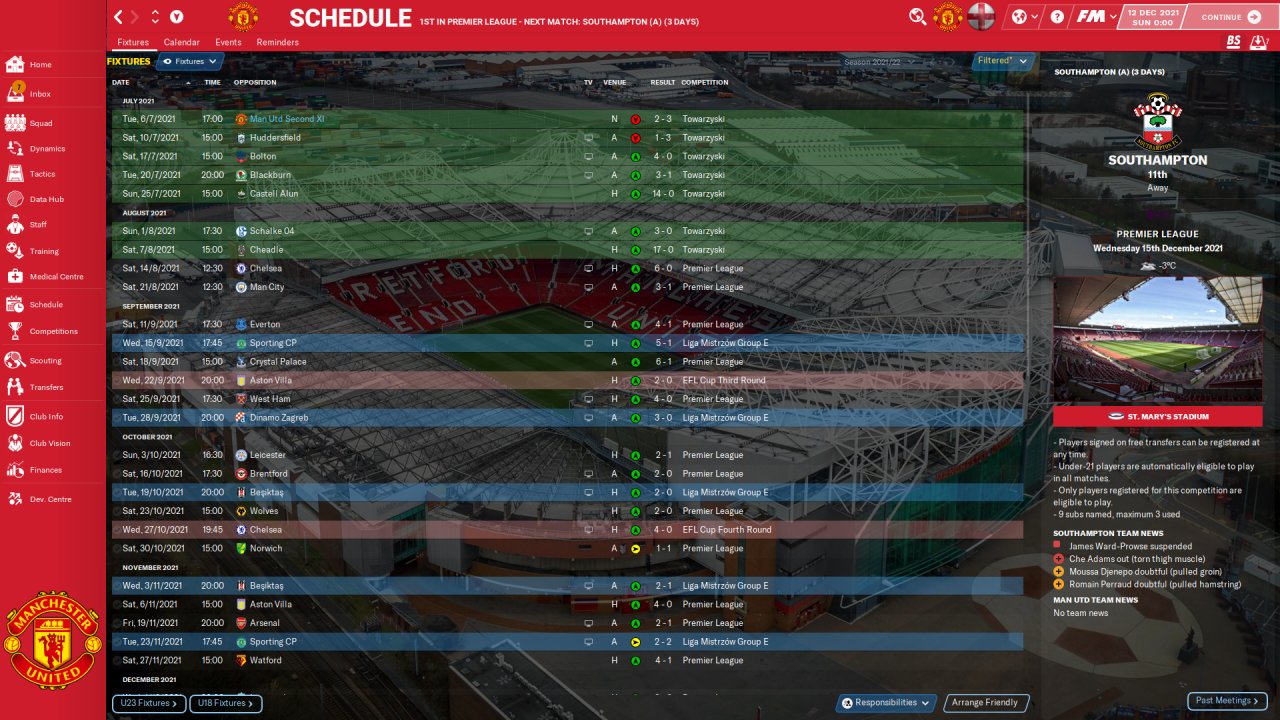Click the search magnifier icon
Image resolution: width=1280 pixels, height=720 pixels.
[x=917, y=17]
